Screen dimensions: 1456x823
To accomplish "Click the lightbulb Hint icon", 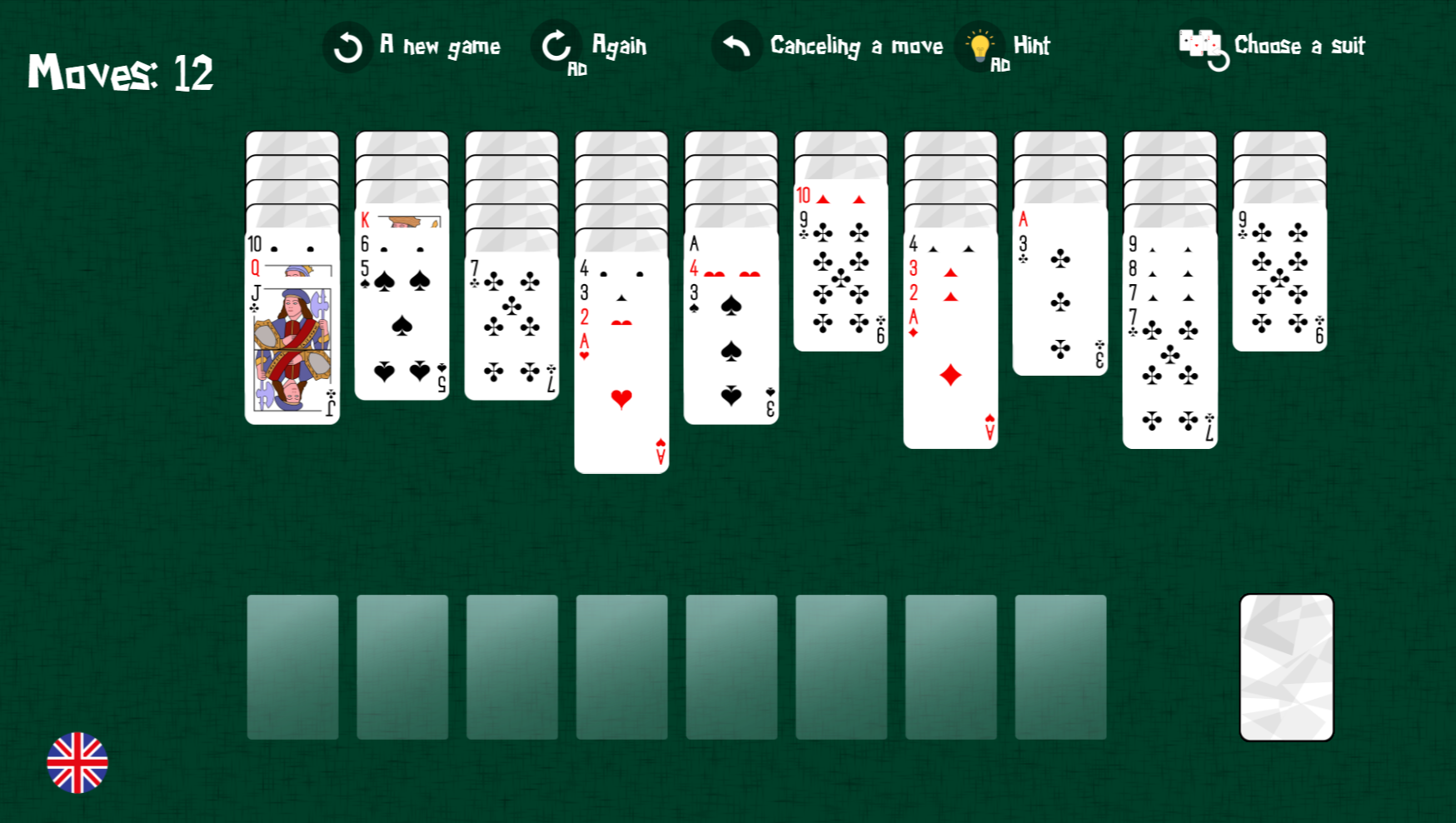I will 980,44.
